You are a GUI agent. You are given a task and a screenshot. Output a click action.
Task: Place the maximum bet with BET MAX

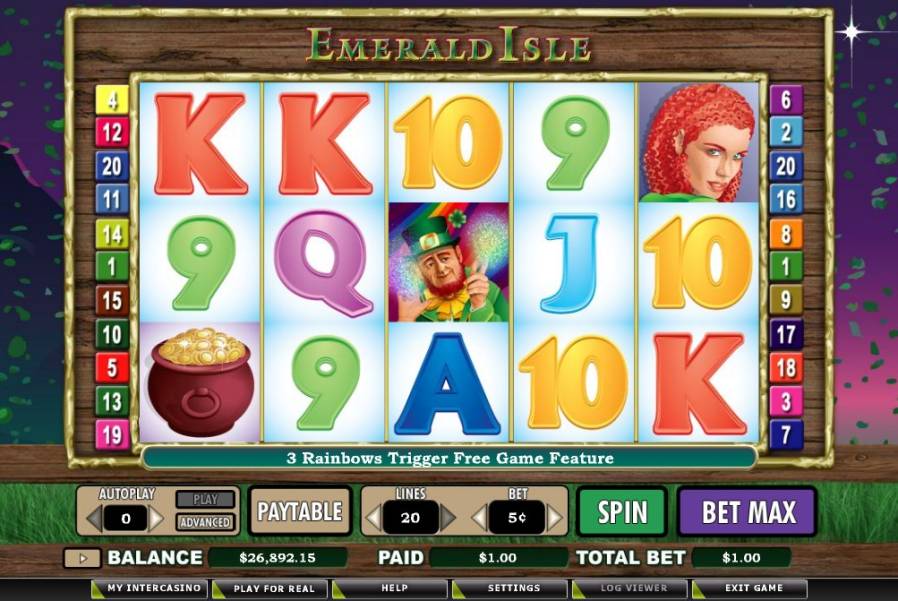748,512
